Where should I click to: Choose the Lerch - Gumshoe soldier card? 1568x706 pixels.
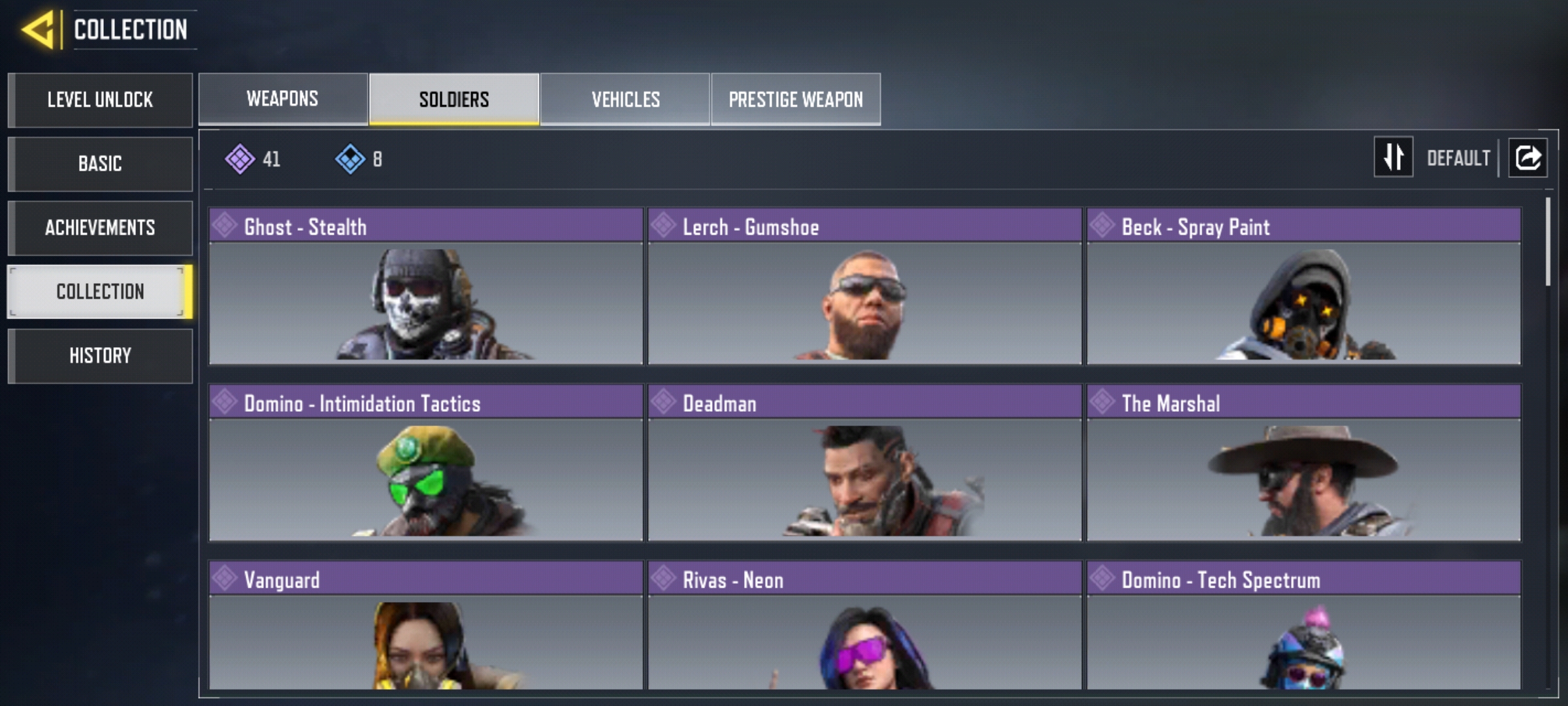[x=864, y=286]
